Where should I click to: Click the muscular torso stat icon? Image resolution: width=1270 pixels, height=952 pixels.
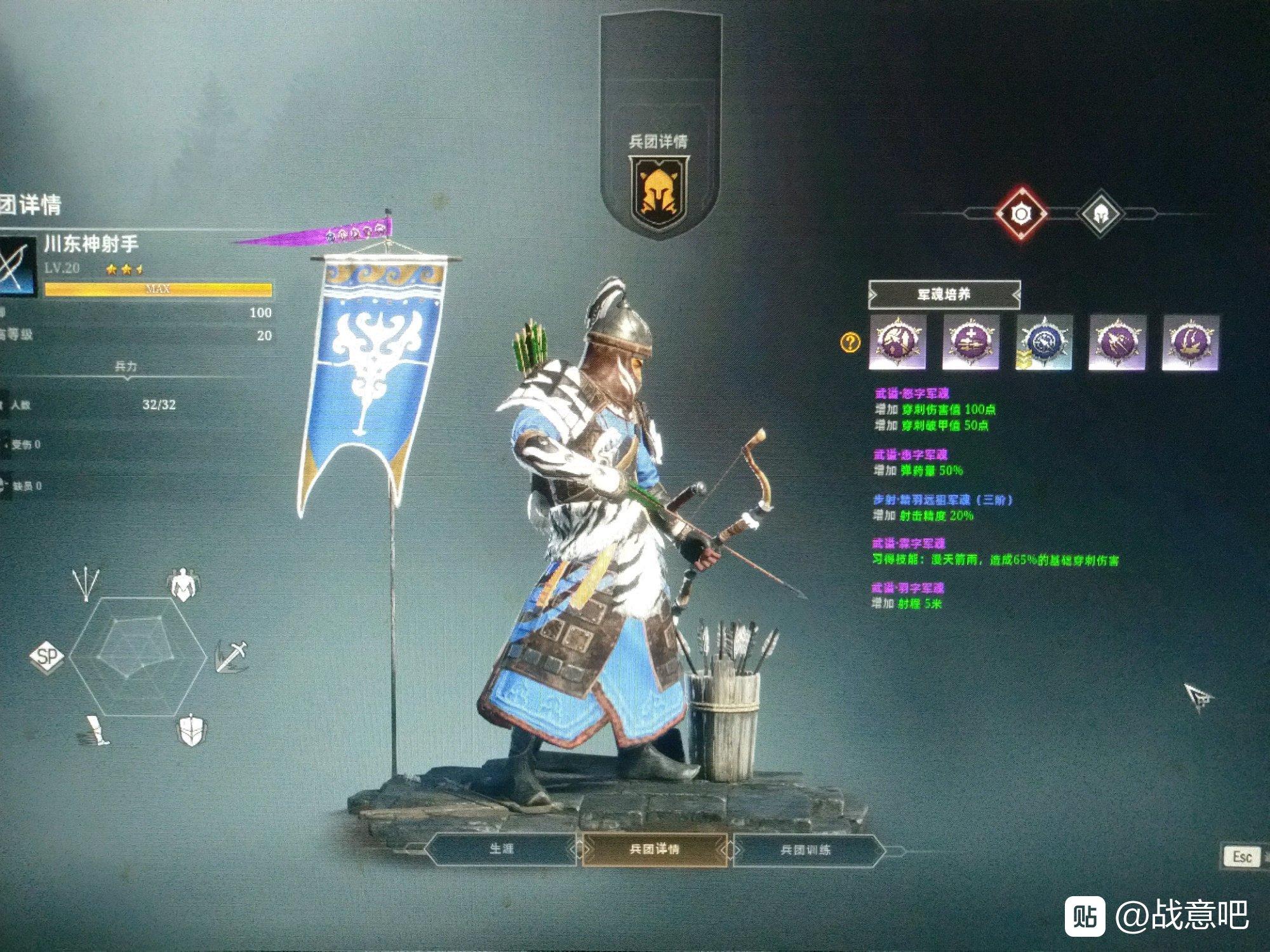point(184,585)
